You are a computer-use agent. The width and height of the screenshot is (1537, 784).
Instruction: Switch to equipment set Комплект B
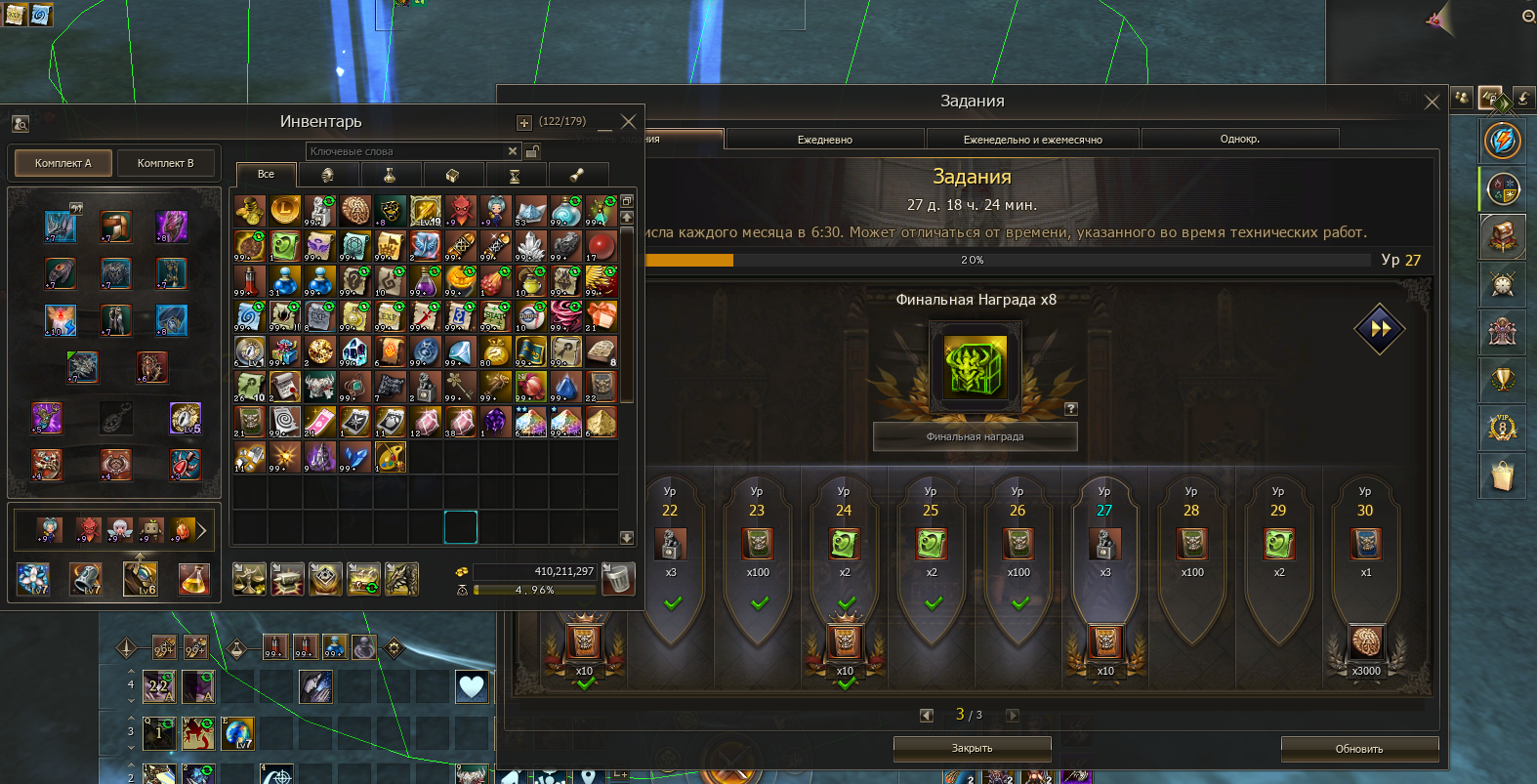(165, 163)
